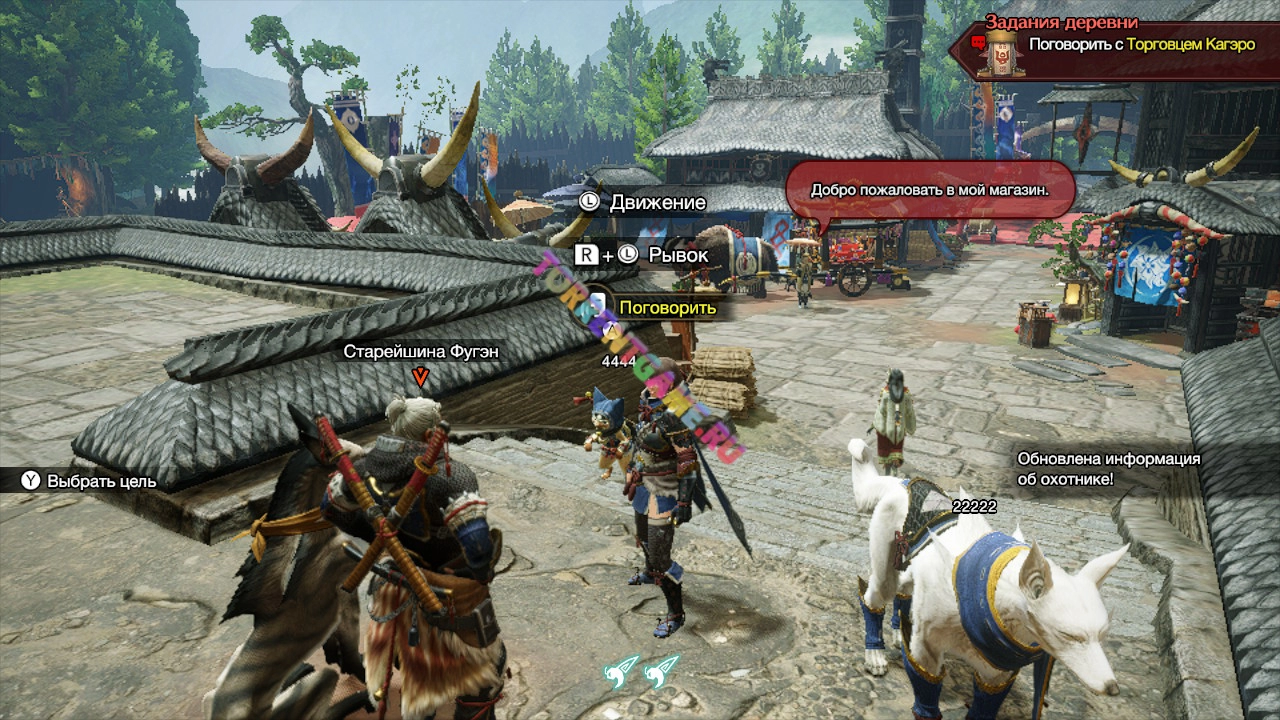Open the hunter info updated notification

click(1108, 469)
